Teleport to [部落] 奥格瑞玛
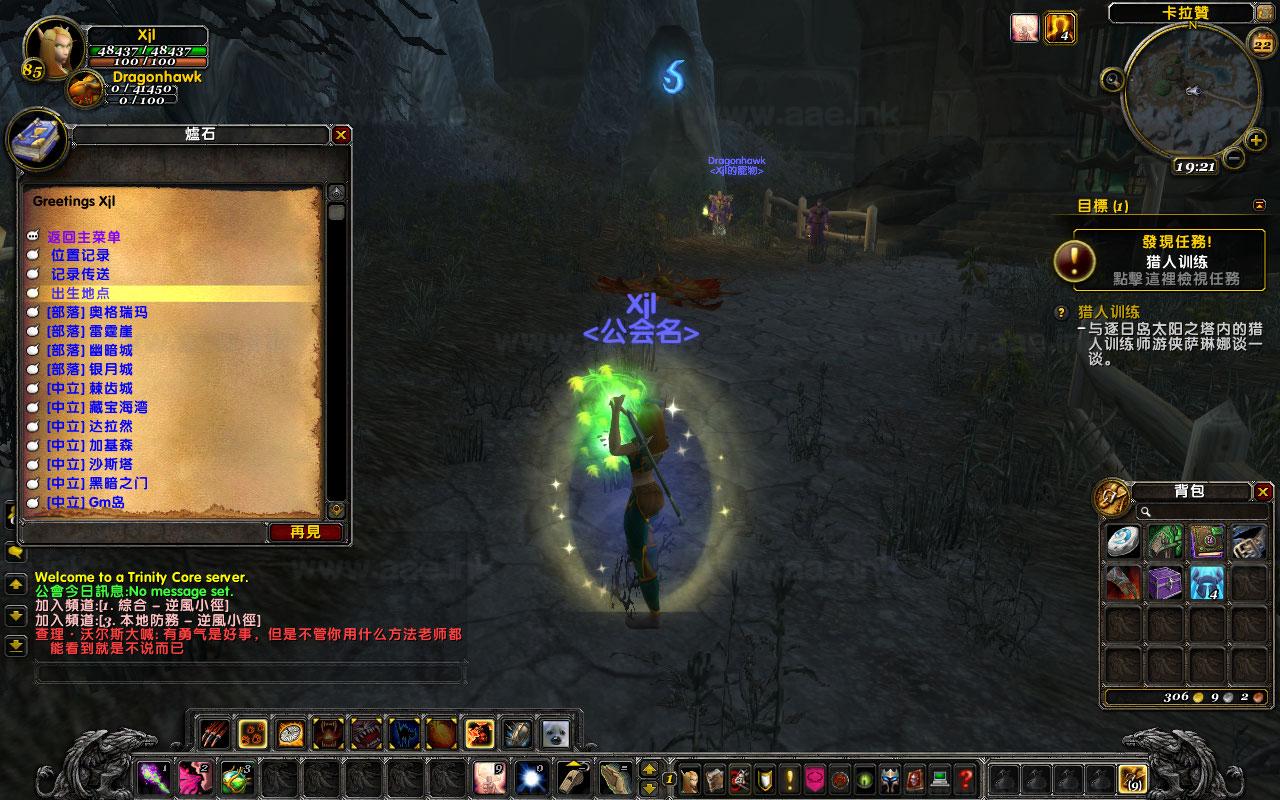This screenshot has width=1280, height=800. (x=97, y=312)
